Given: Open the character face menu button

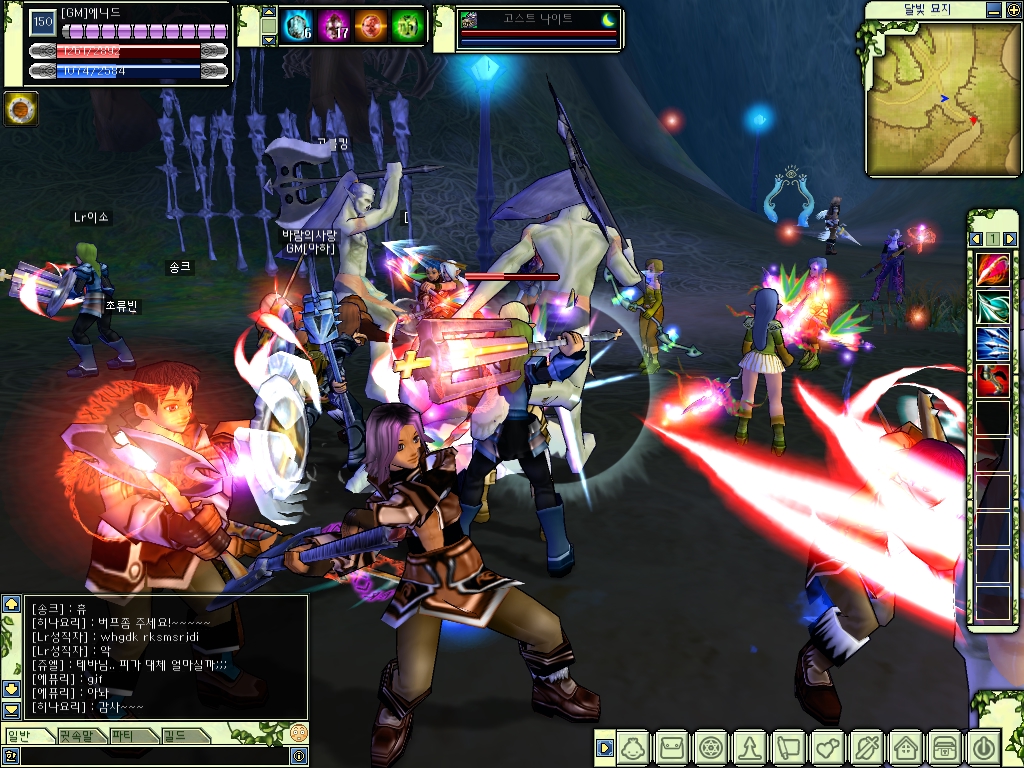Looking at the screenshot, I should [x=634, y=747].
